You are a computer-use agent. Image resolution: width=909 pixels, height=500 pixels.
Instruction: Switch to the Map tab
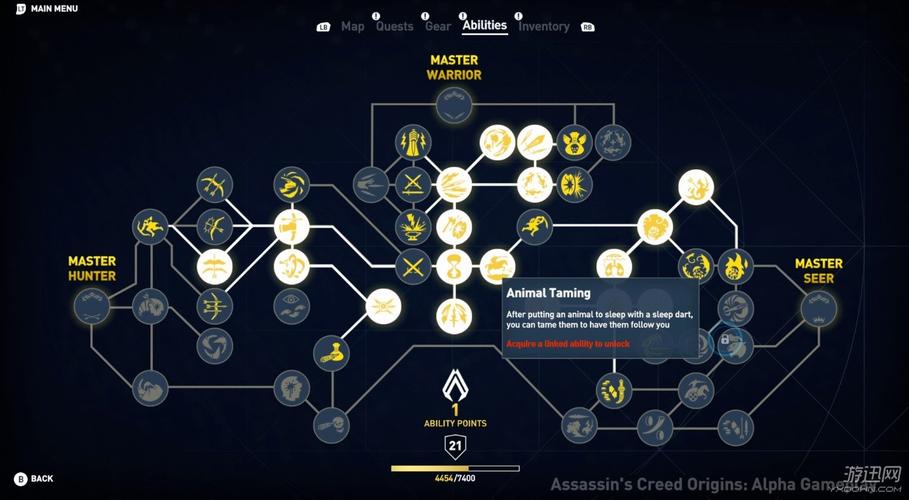[x=352, y=26]
